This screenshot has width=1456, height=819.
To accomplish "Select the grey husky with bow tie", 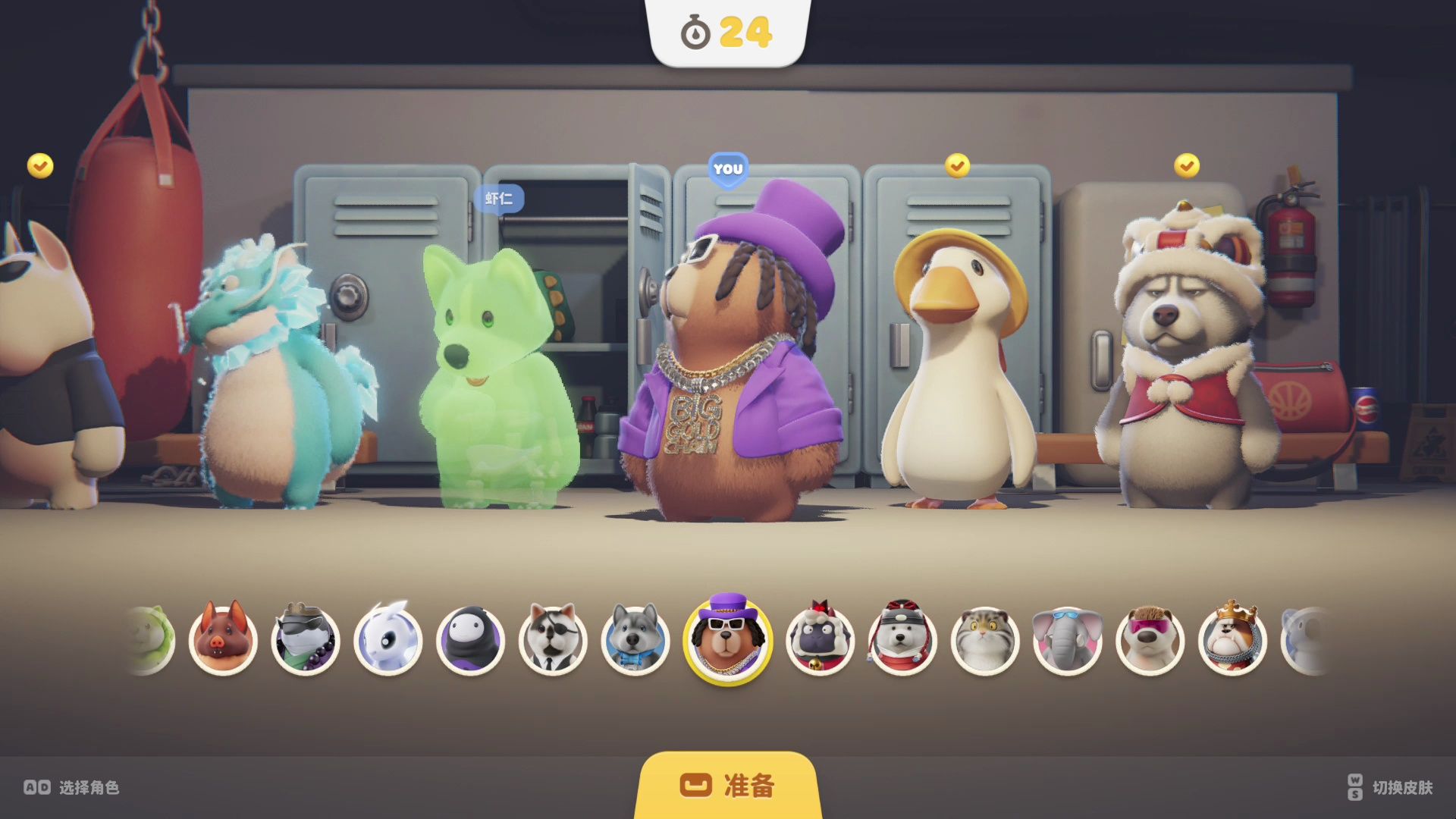I will click(635, 640).
